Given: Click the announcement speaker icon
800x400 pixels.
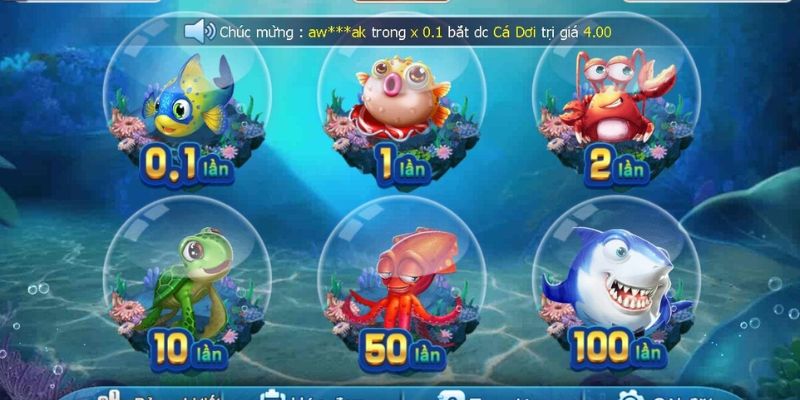Looking at the screenshot, I should 199,31.
